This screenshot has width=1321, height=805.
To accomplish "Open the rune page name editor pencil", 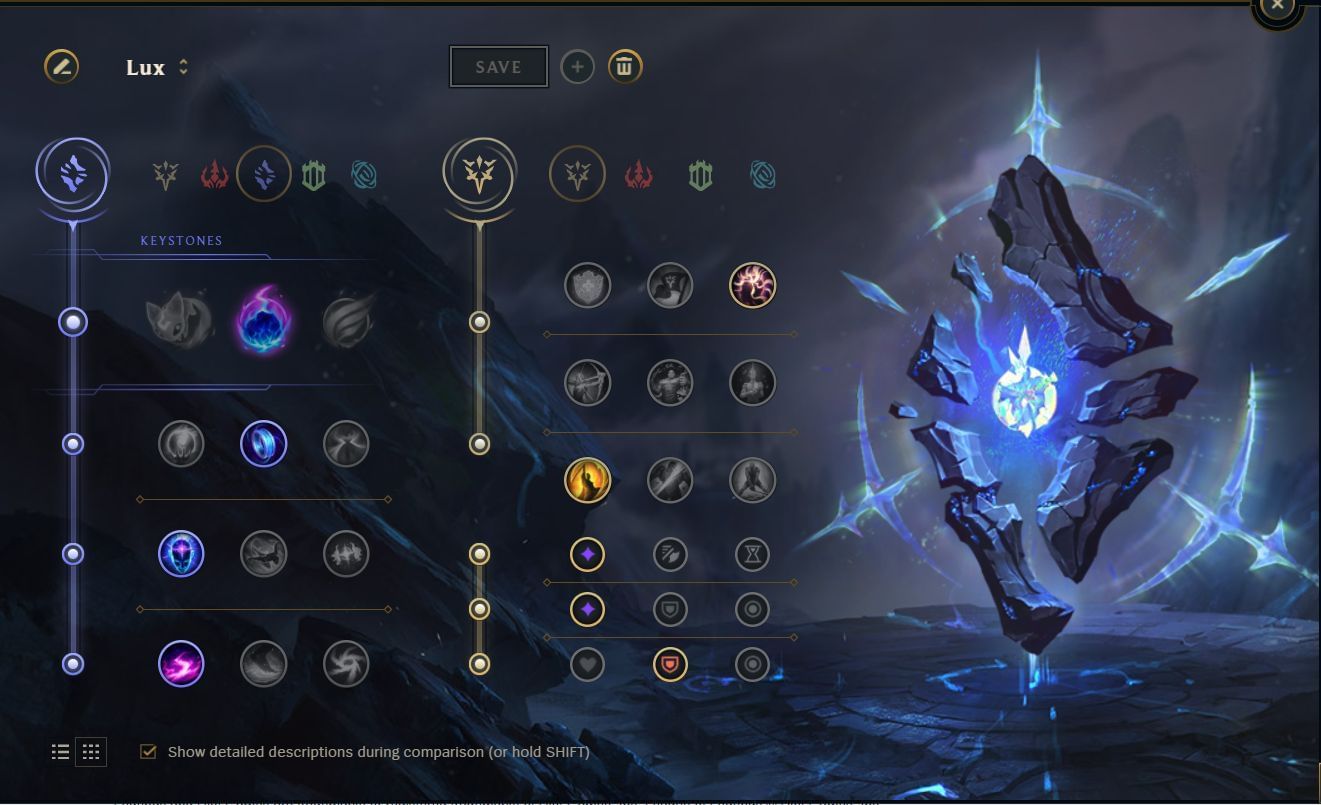I will [x=60, y=67].
